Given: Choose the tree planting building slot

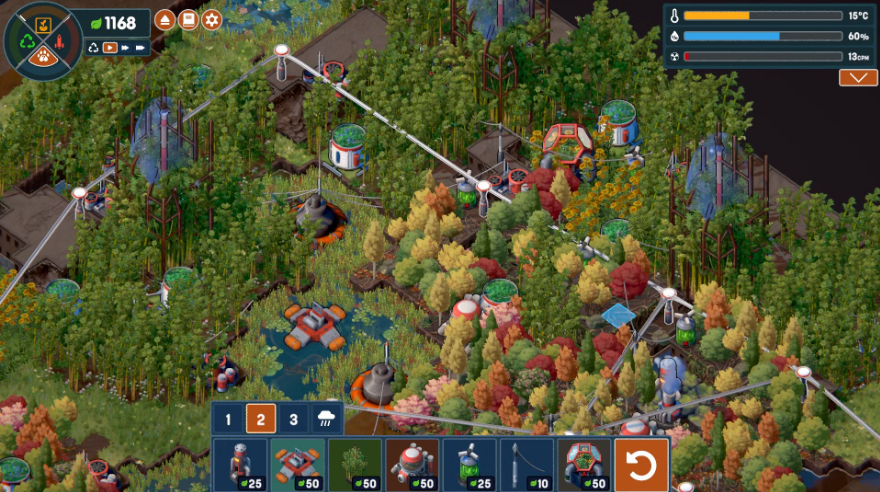Looking at the screenshot, I should (x=355, y=464).
